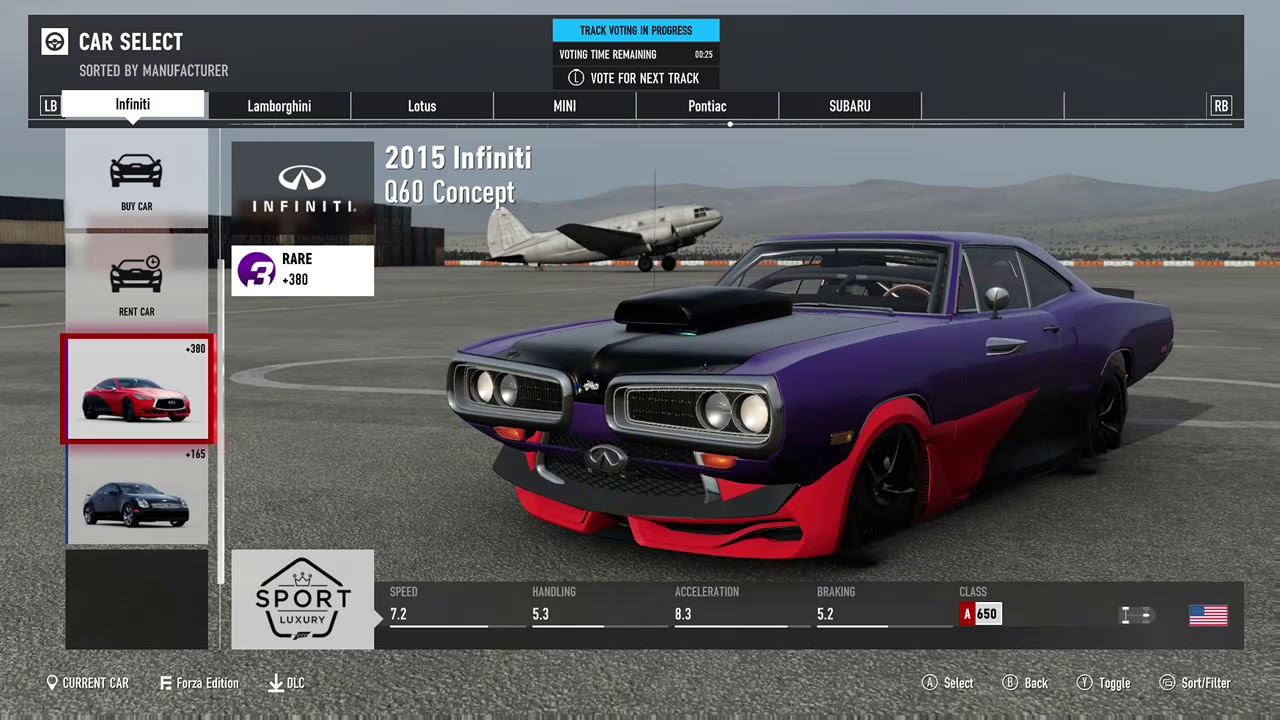Show cars under the MINI tab
The height and width of the screenshot is (720, 1280).
pos(565,106)
